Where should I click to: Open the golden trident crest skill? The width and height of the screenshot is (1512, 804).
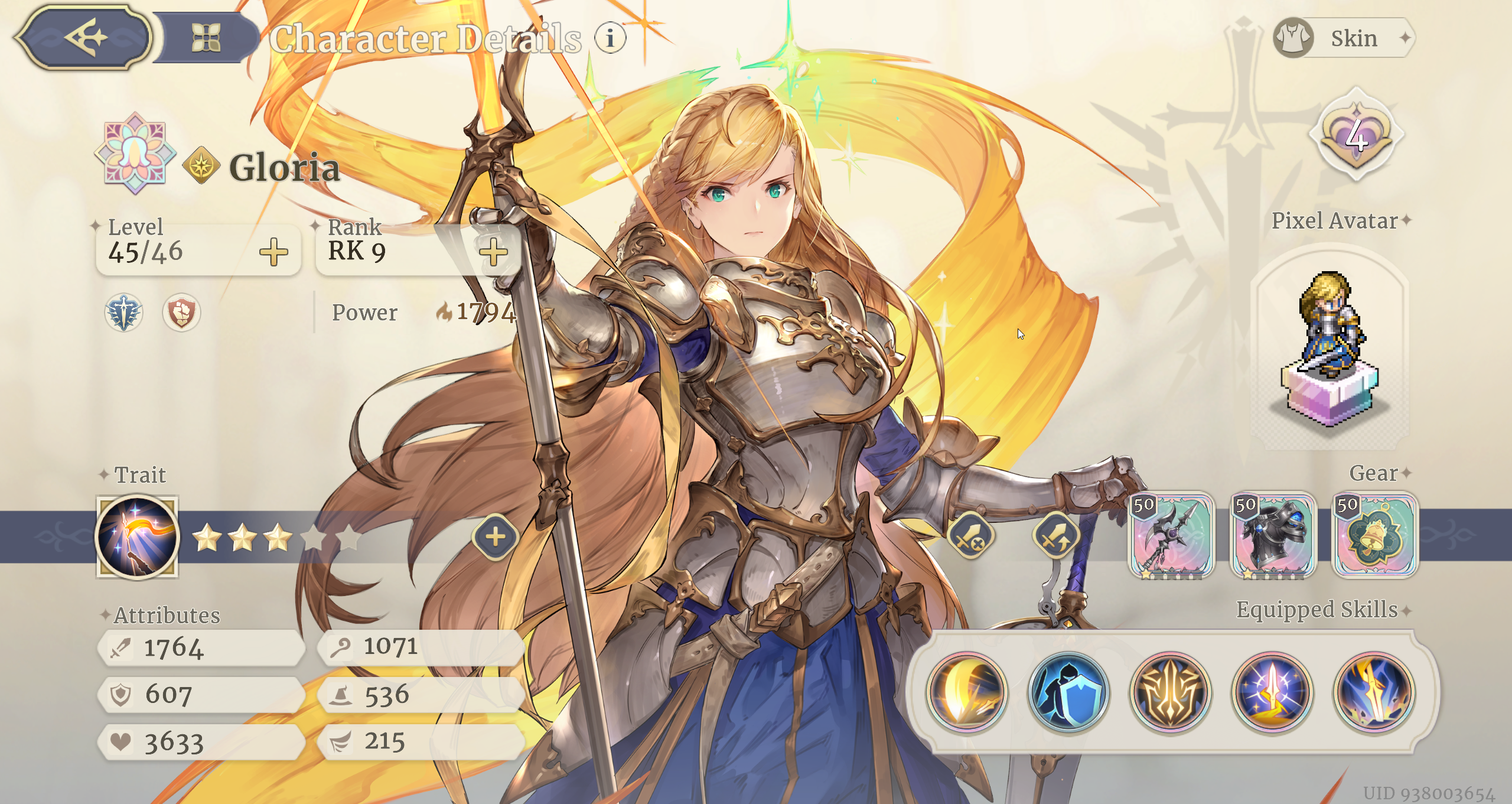[x=1171, y=692]
